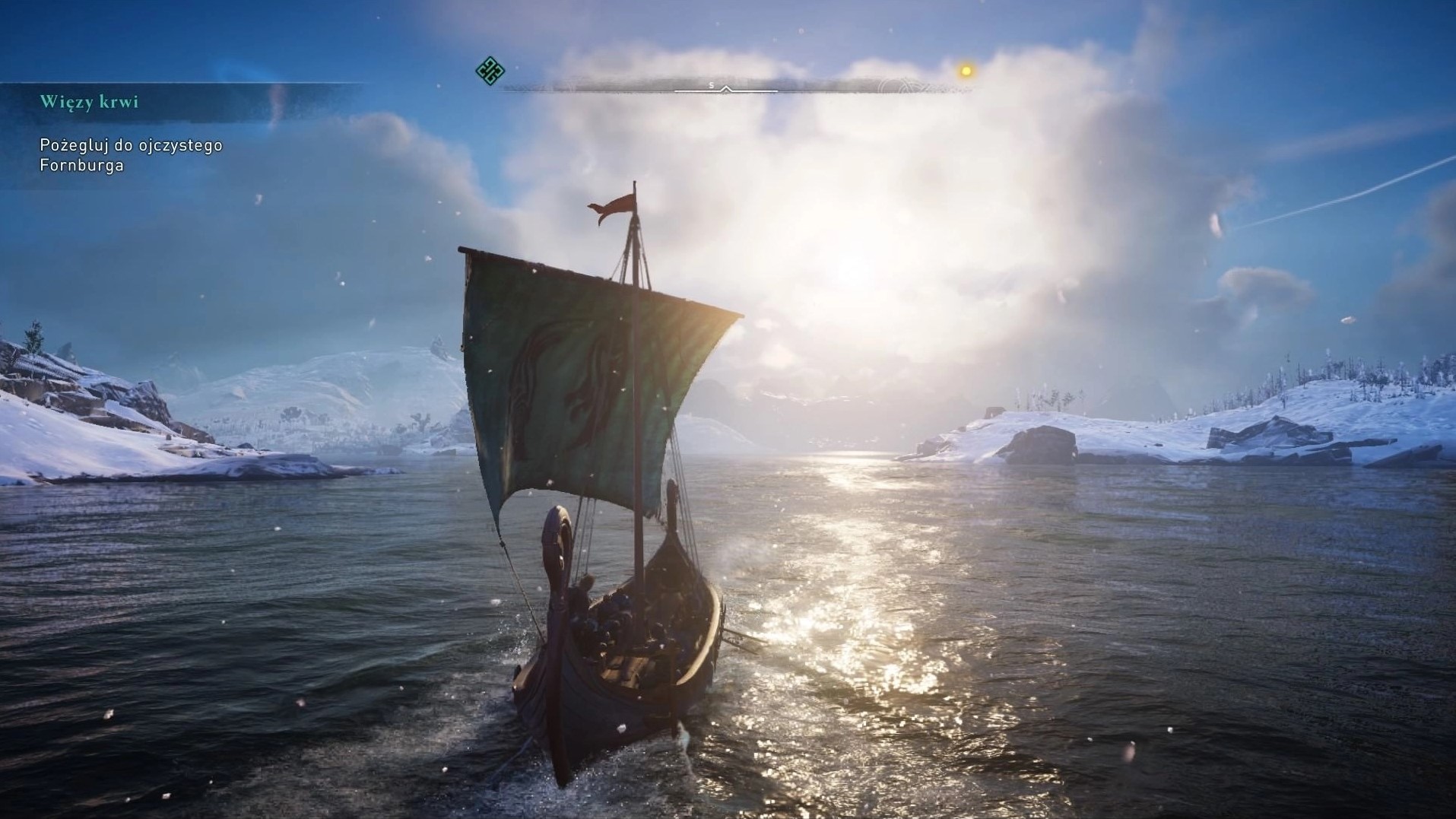Click the compass bar heading indicator
1456x819 pixels.
(726, 89)
